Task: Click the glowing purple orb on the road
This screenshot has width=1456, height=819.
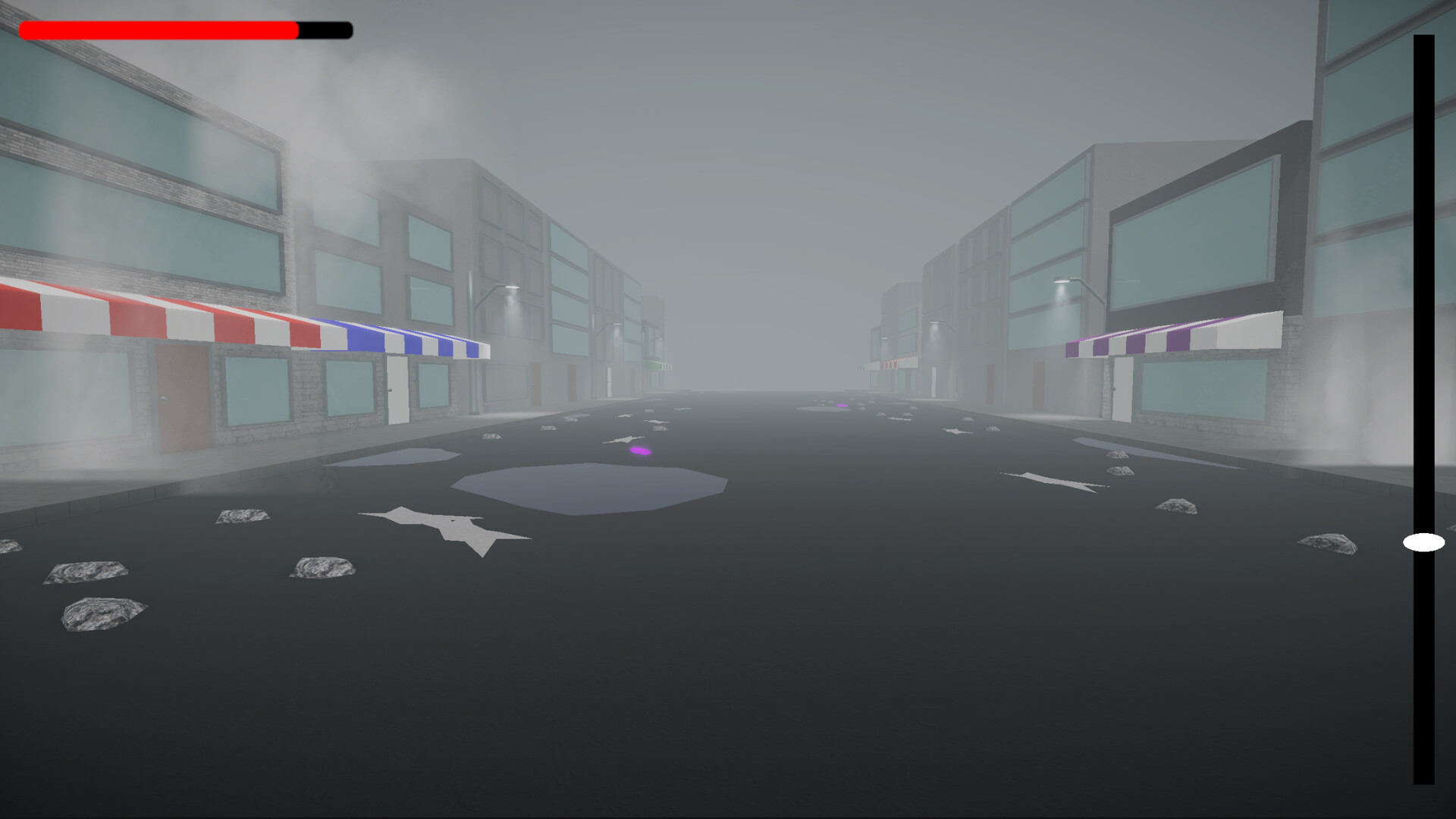Action: pos(639,450)
